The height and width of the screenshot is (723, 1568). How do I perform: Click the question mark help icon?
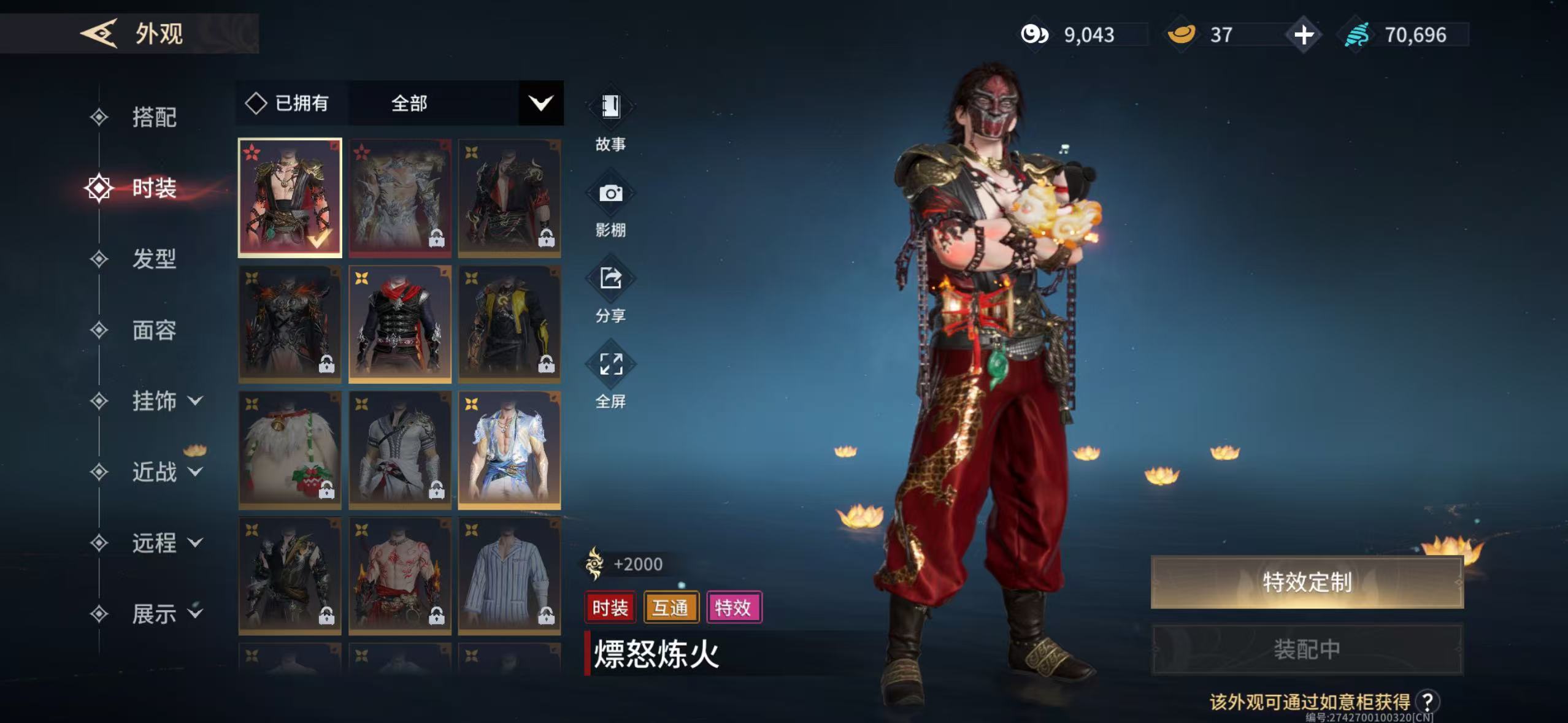pos(1428,702)
